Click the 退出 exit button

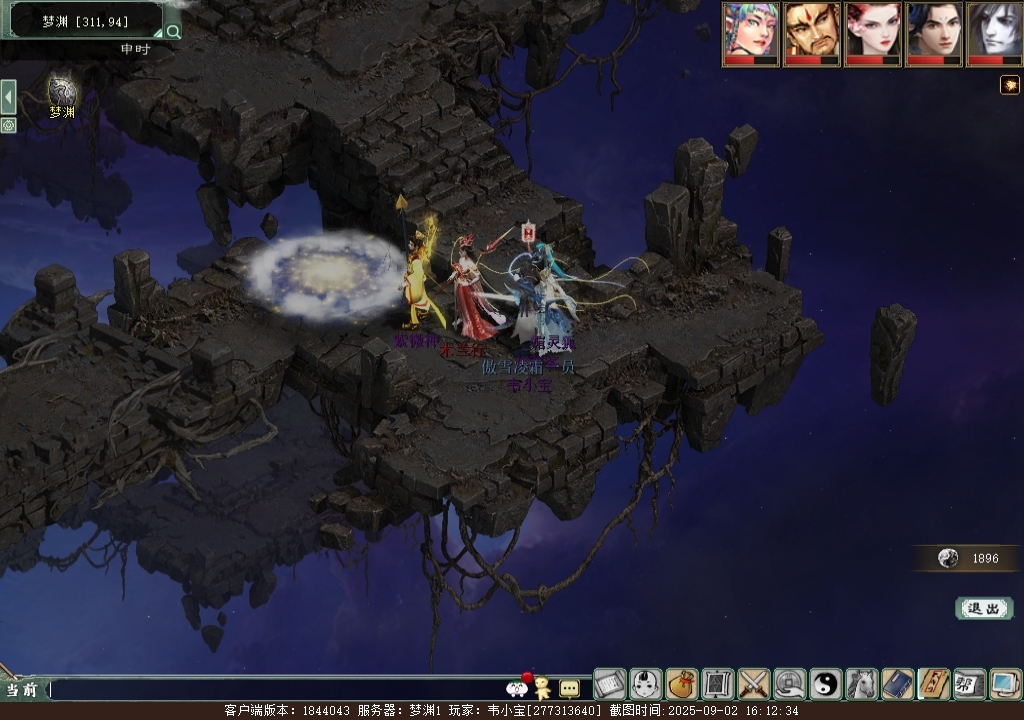tap(984, 608)
